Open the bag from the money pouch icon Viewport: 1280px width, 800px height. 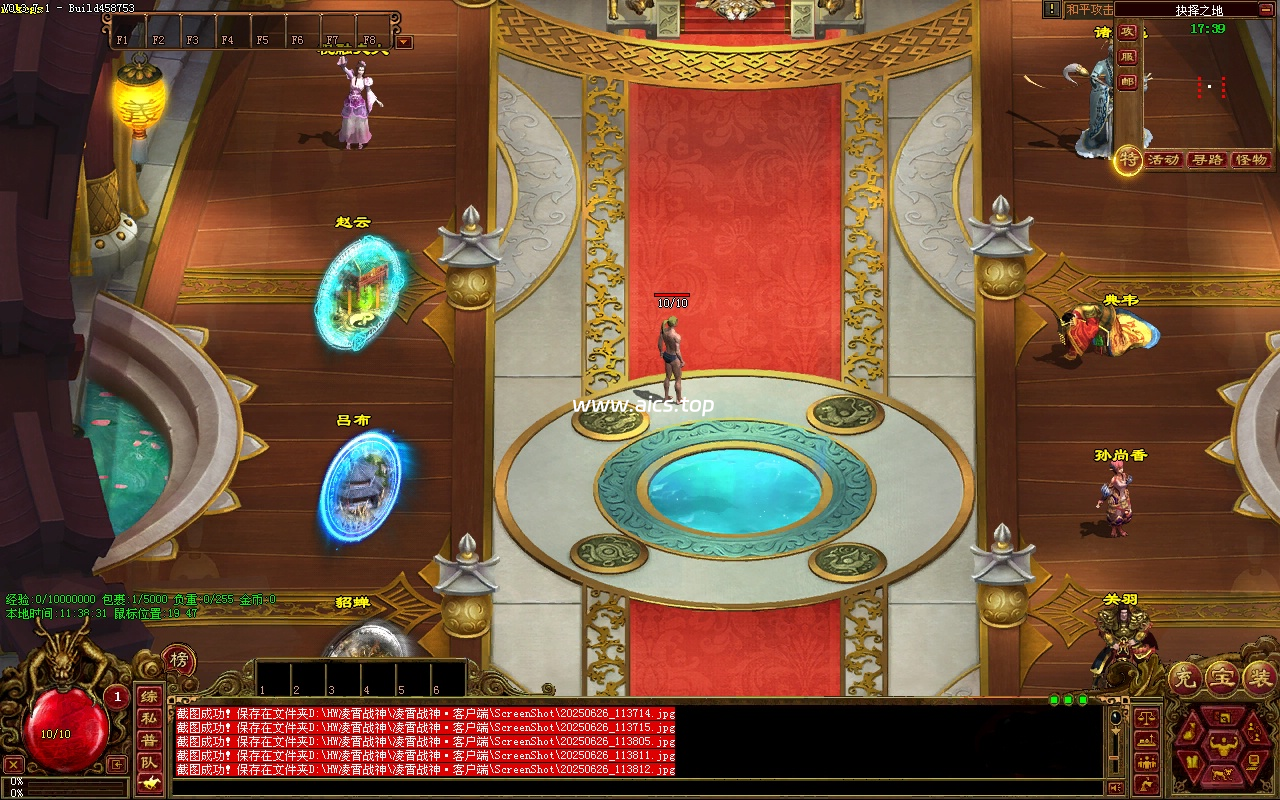coord(1190,732)
